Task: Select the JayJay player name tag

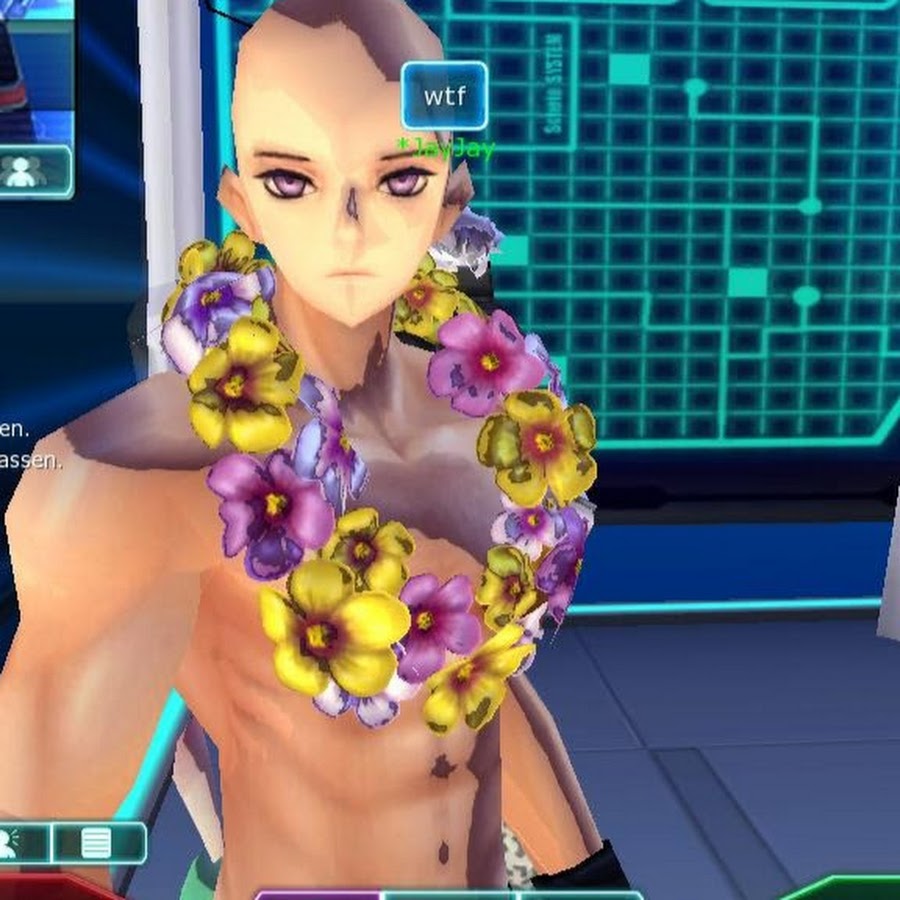Action: point(445,148)
